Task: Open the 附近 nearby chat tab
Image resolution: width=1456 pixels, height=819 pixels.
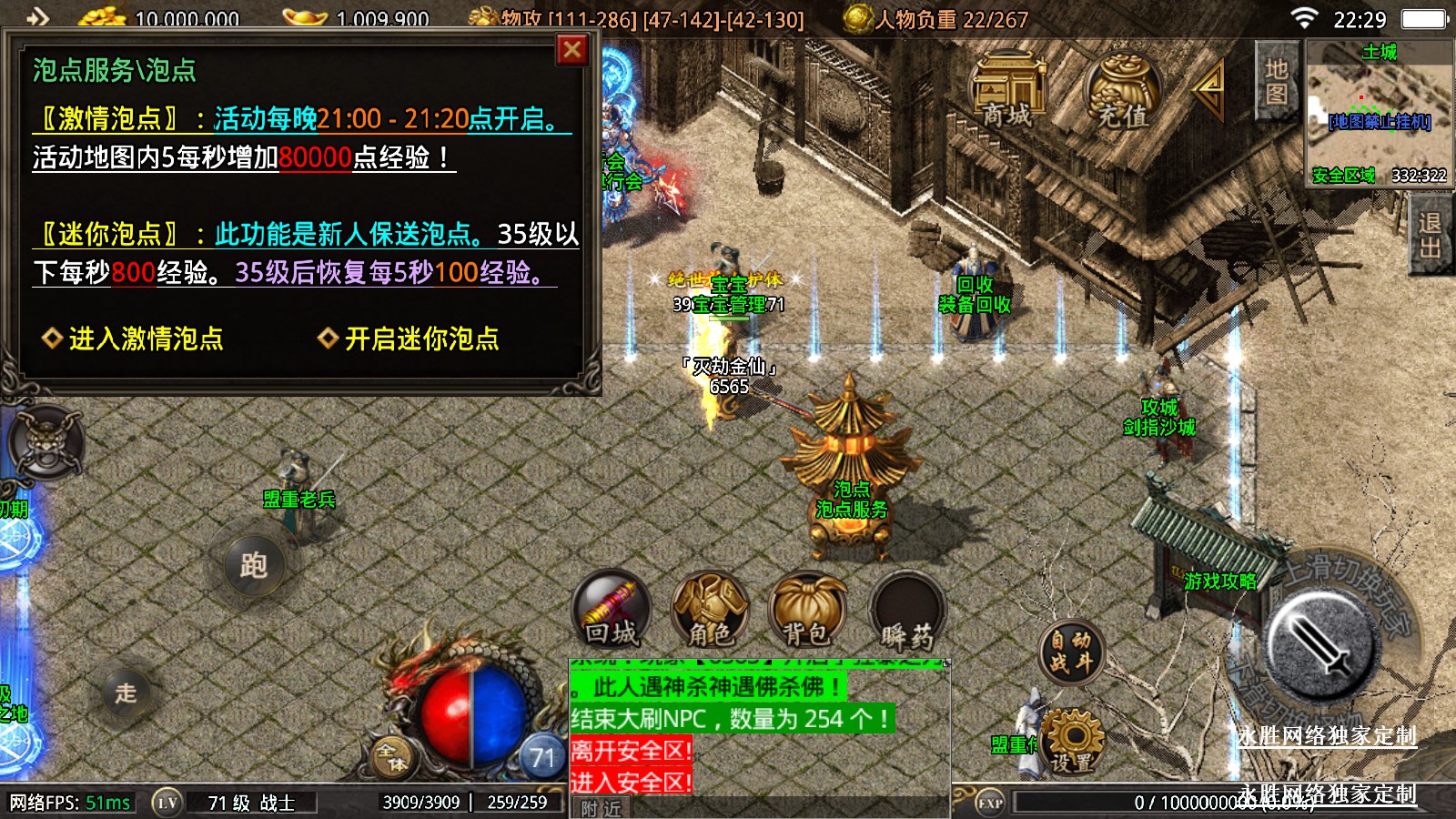Action: pos(601,808)
